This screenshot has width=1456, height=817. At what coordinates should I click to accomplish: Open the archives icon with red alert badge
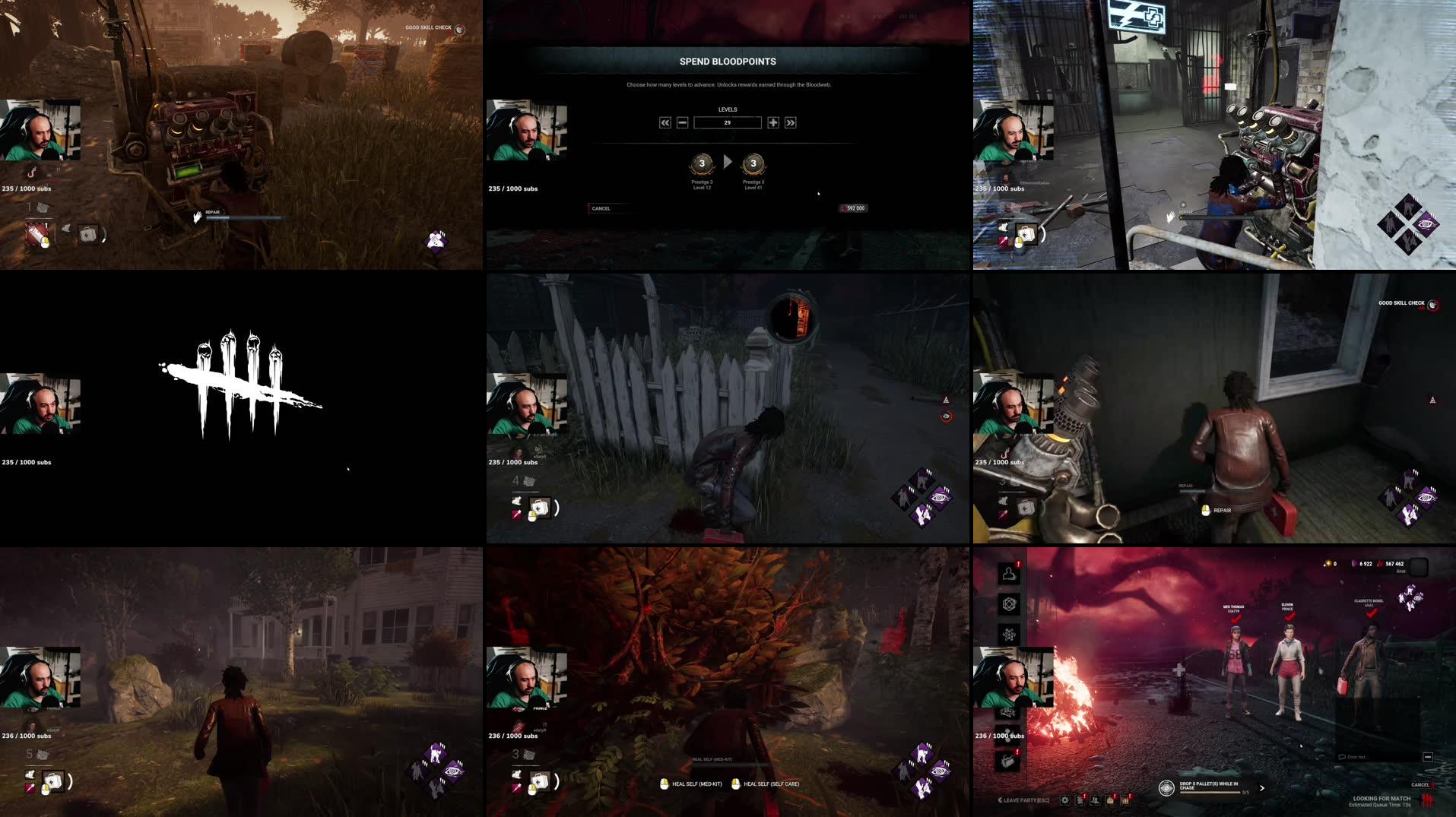pos(1079,799)
